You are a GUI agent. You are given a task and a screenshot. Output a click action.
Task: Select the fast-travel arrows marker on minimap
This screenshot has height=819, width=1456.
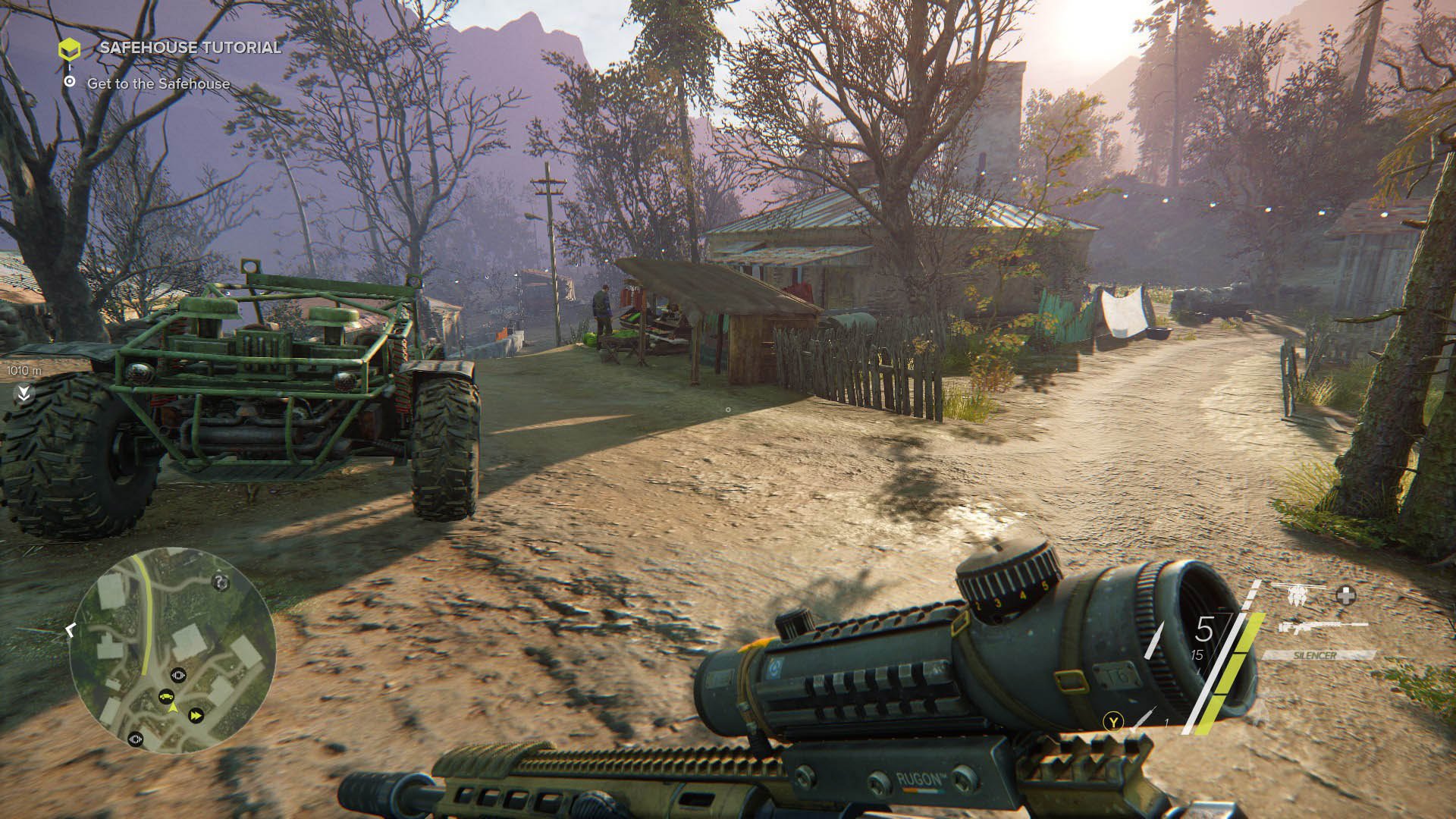(196, 715)
